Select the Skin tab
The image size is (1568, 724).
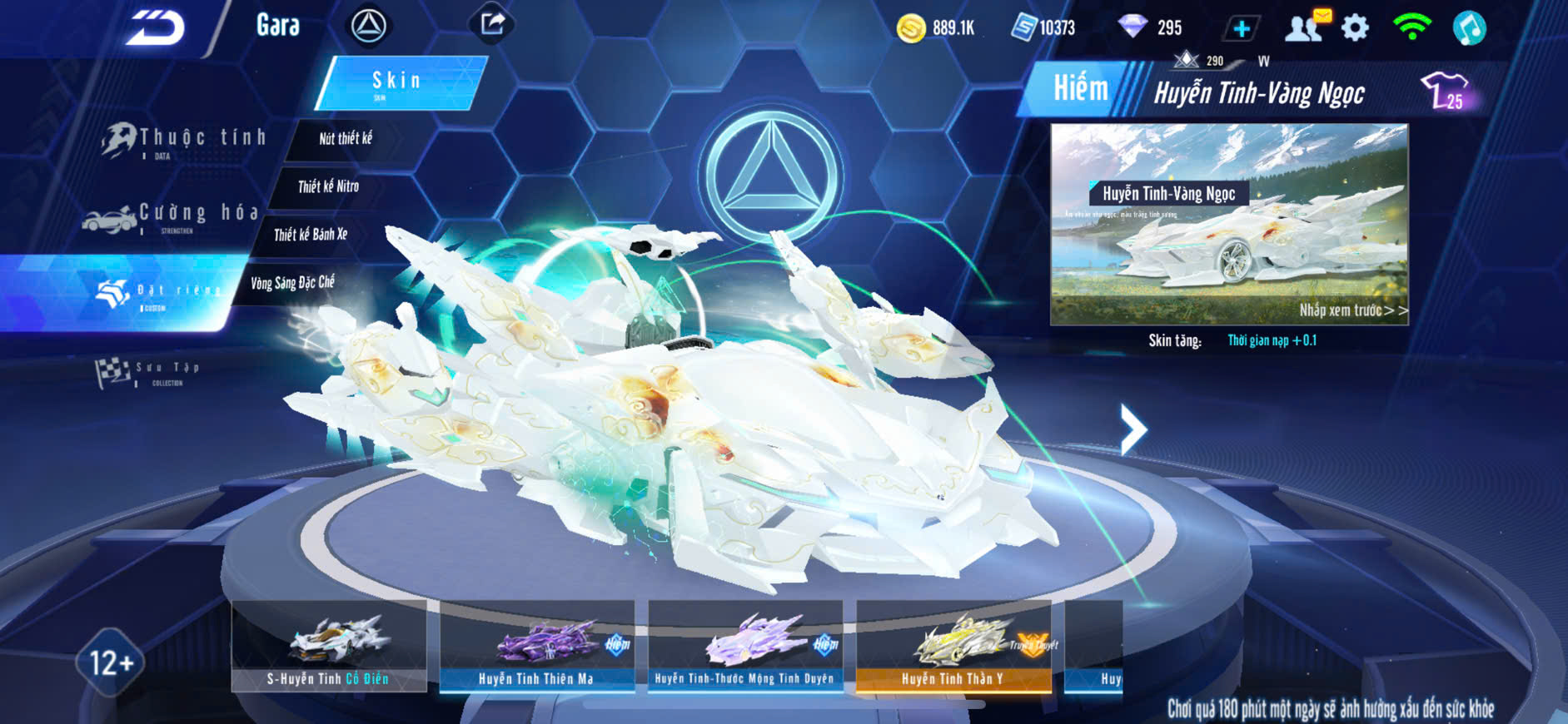[399, 82]
